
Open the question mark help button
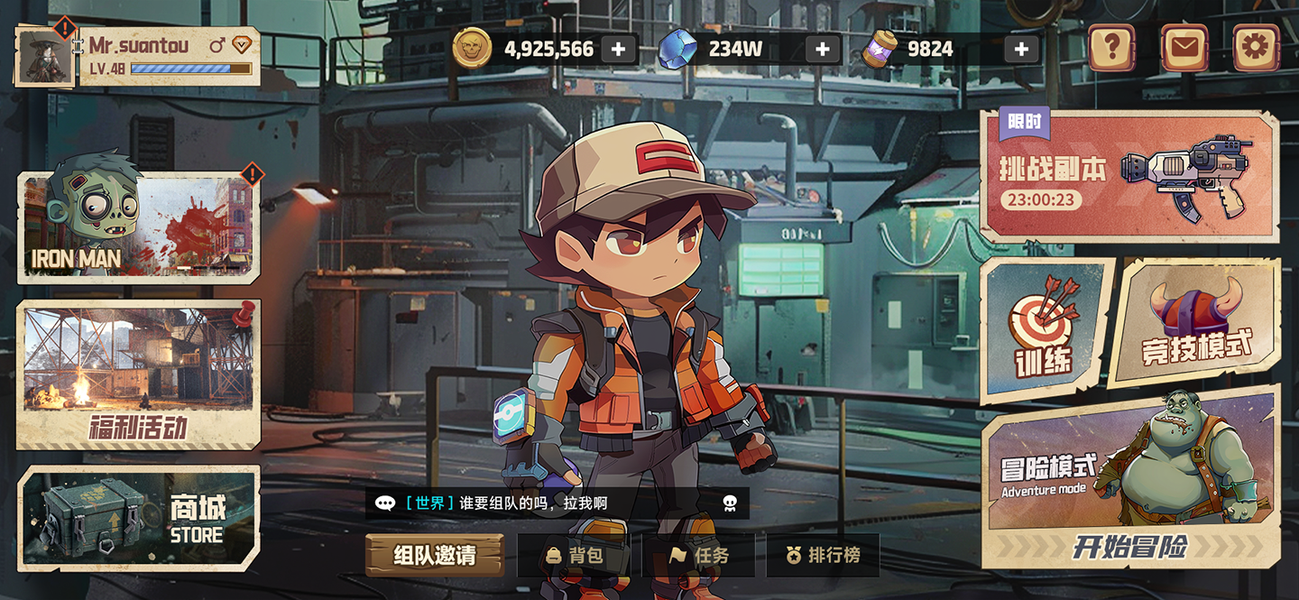[x=1111, y=47]
